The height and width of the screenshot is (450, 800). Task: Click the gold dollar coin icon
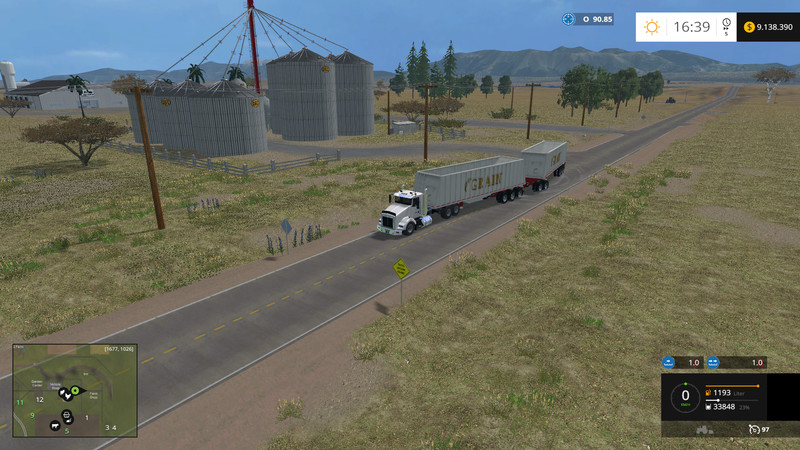[749, 27]
